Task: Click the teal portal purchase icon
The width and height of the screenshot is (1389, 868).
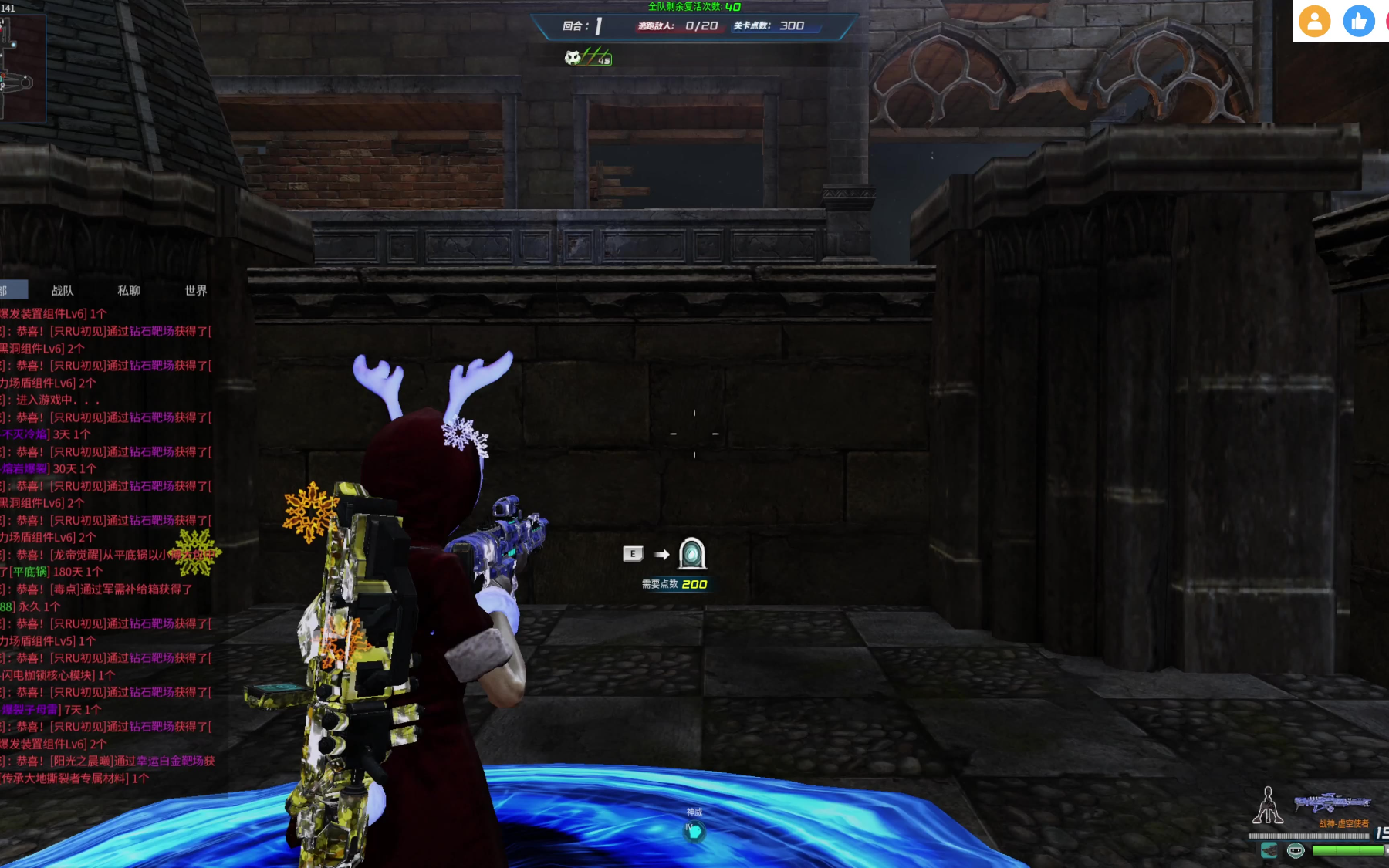Action: click(x=691, y=553)
